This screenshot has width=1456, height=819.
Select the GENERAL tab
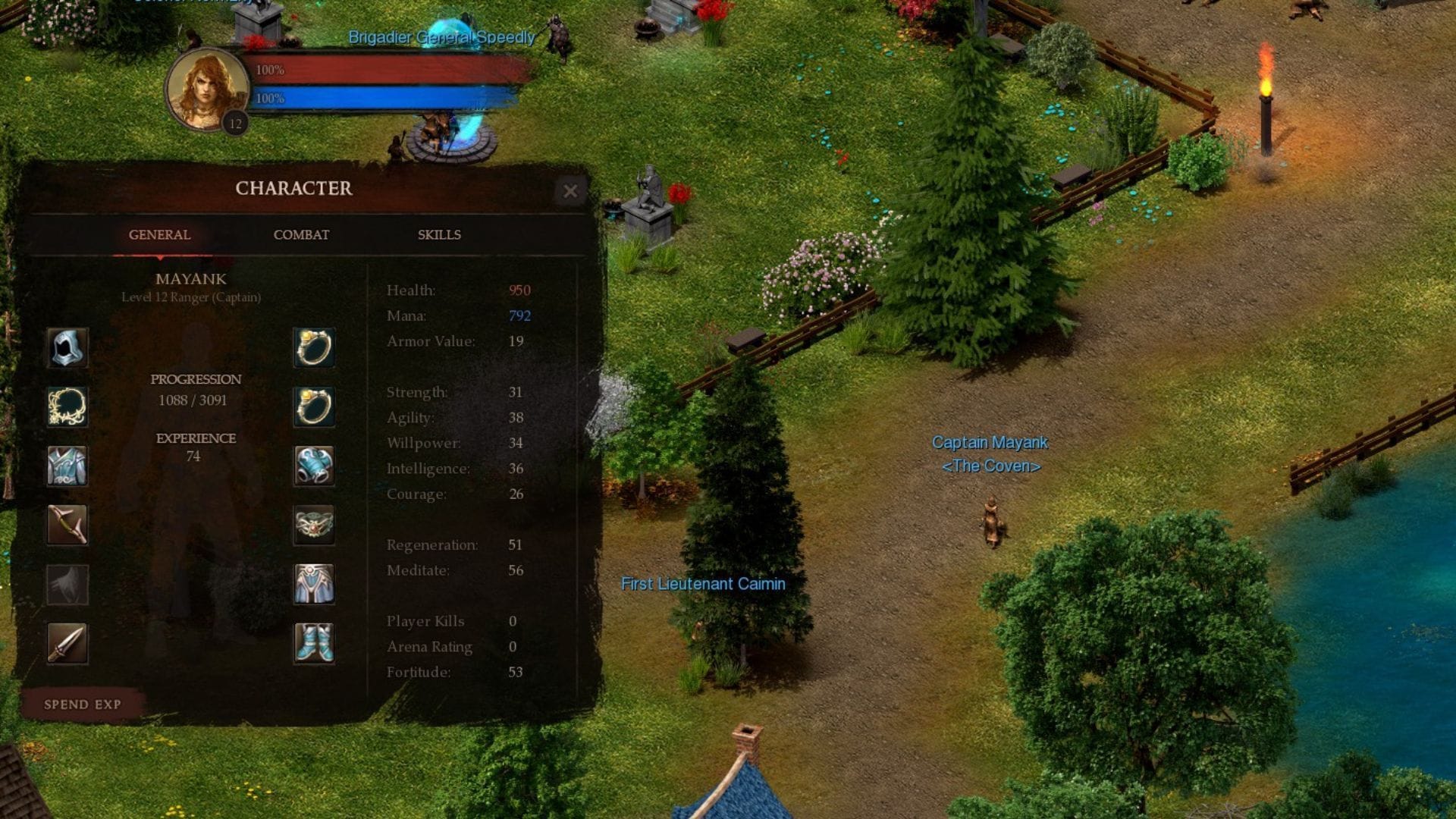pyautogui.click(x=158, y=235)
